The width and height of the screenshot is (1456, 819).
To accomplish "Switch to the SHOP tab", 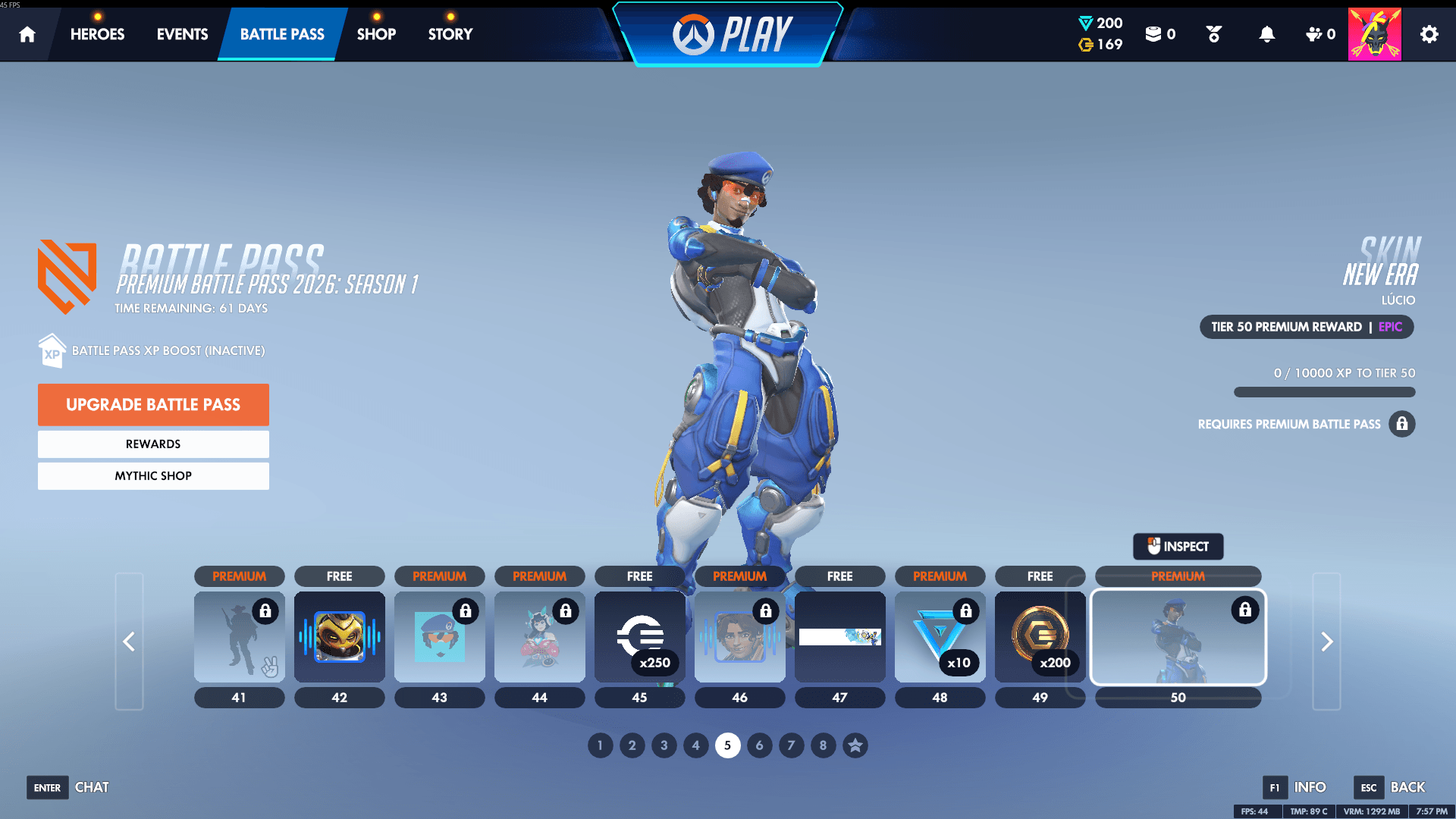I will [x=376, y=33].
